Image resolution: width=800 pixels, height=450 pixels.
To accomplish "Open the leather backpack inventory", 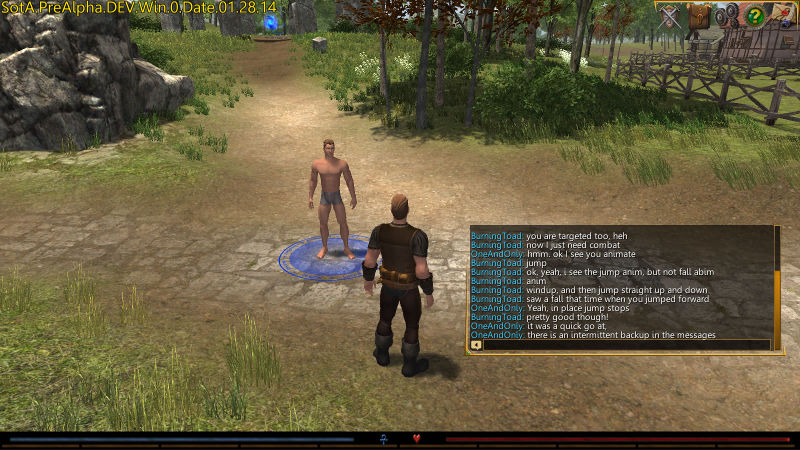I will point(700,15).
